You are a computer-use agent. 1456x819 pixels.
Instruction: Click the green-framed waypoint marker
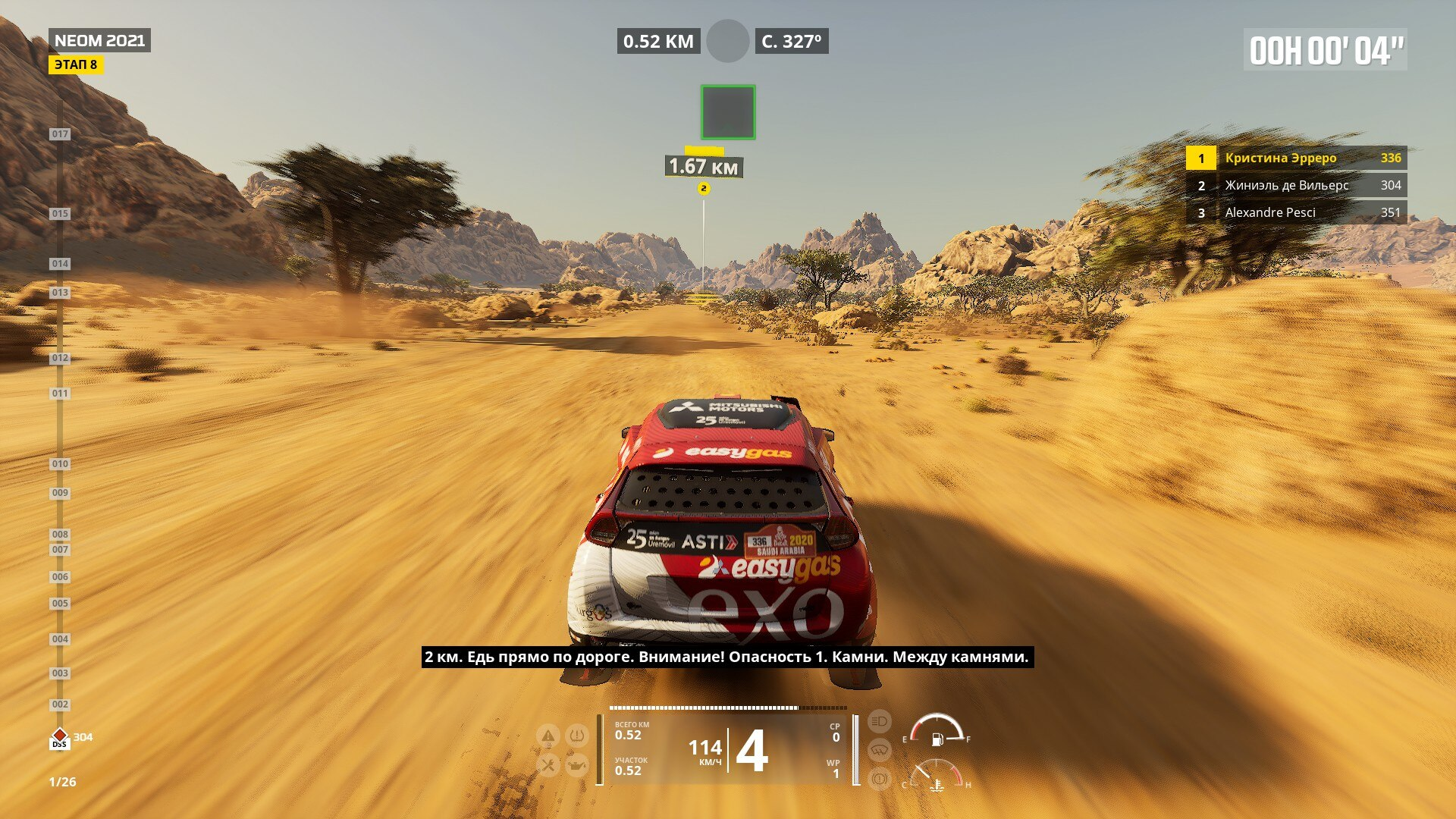point(727,112)
